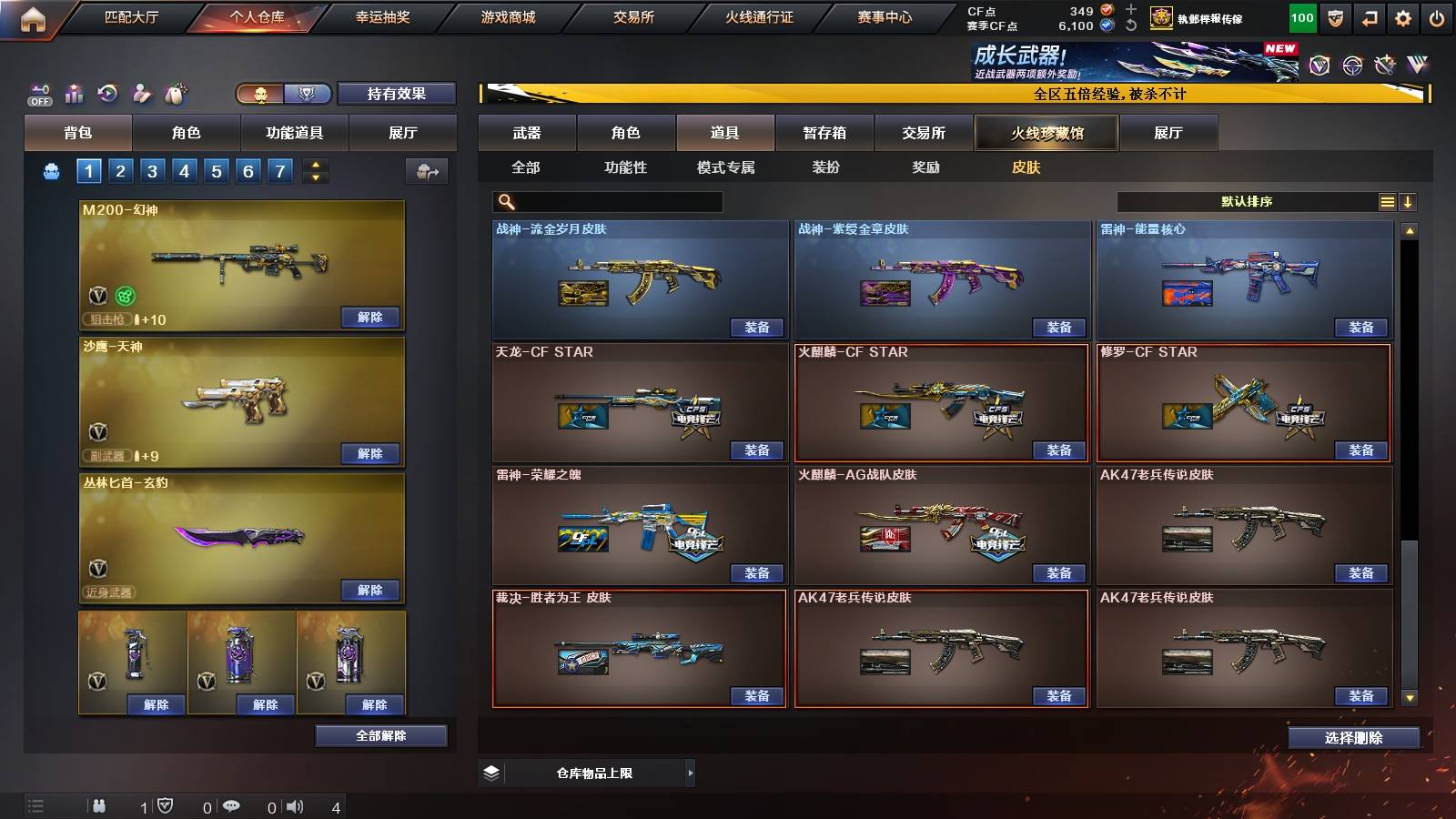Viewport: 1456px width, 819px height.
Task: Open the 默认排序 sorting dropdown
Action: pos(1247,201)
